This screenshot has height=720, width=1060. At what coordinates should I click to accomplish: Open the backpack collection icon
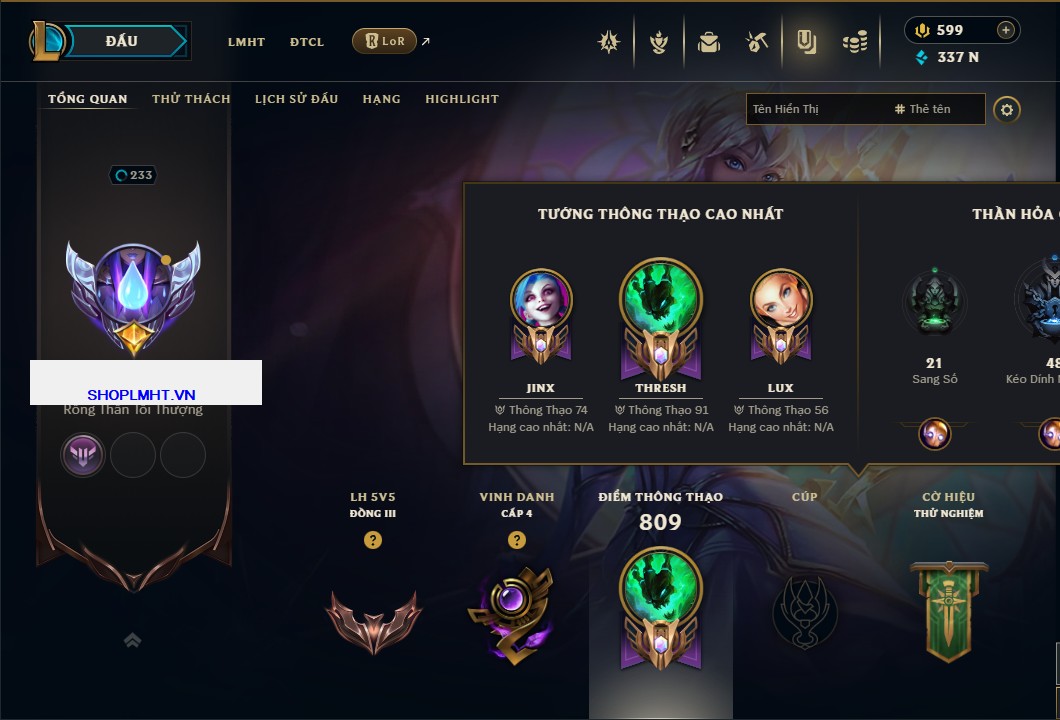pyautogui.click(x=709, y=42)
